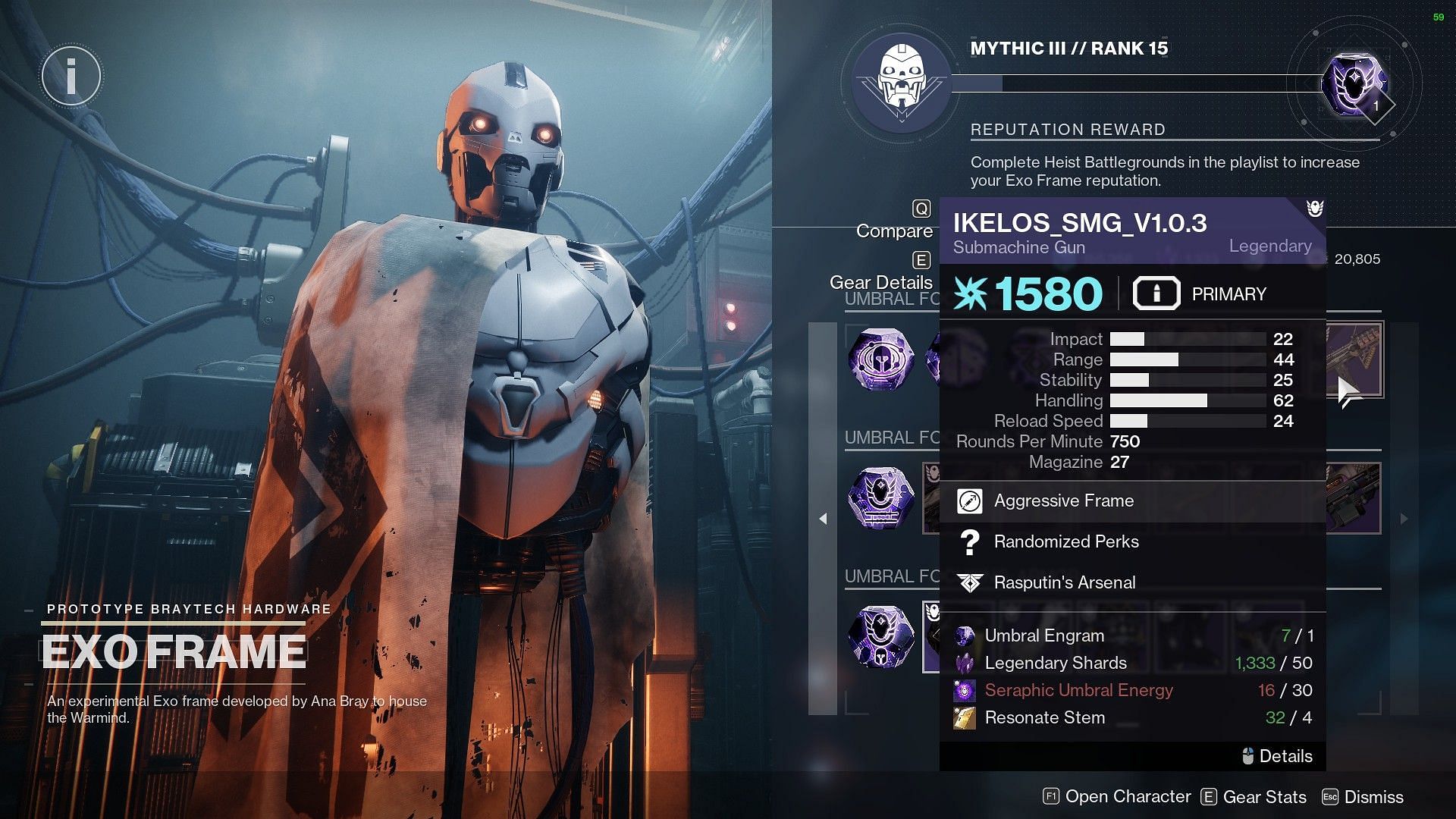Viewport: 1456px width, 819px height.
Task: Show Gear Stats from the bottom bar
Action: point(1254,797)
